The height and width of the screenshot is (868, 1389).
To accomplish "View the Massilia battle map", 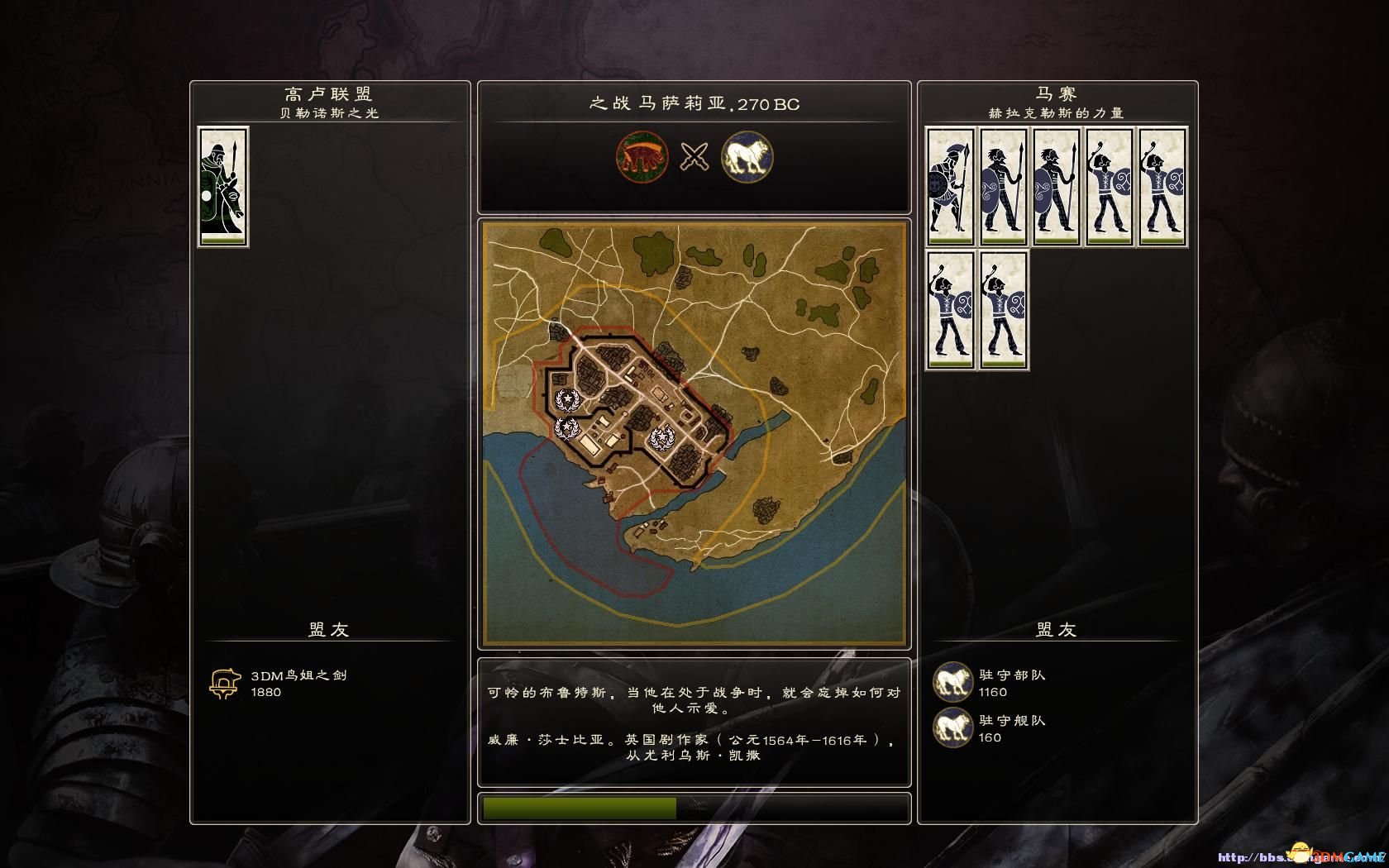I will point(694,433).
